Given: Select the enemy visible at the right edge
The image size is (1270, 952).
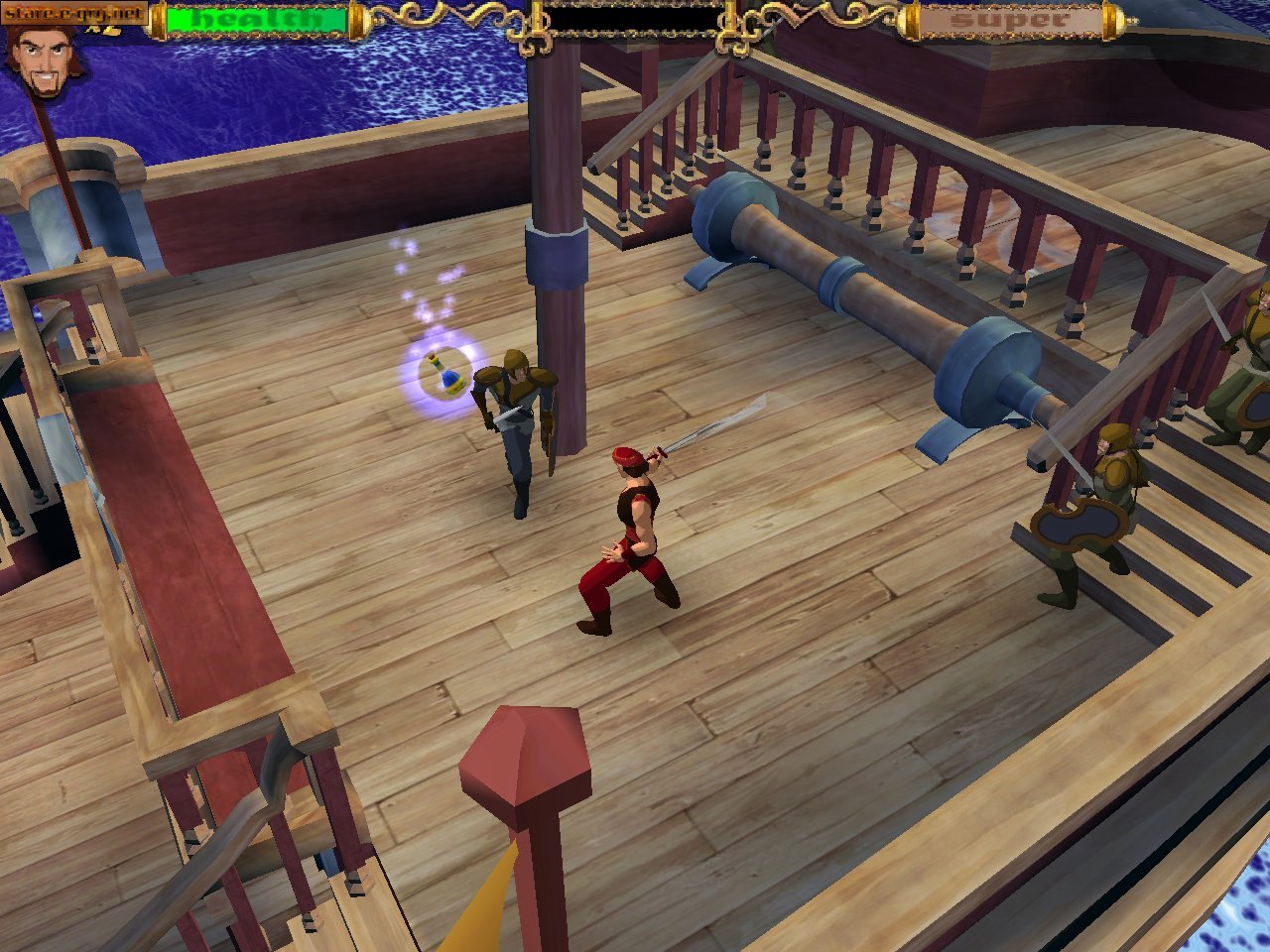Looking at the screenshot, I should (x=1245, y=397).
